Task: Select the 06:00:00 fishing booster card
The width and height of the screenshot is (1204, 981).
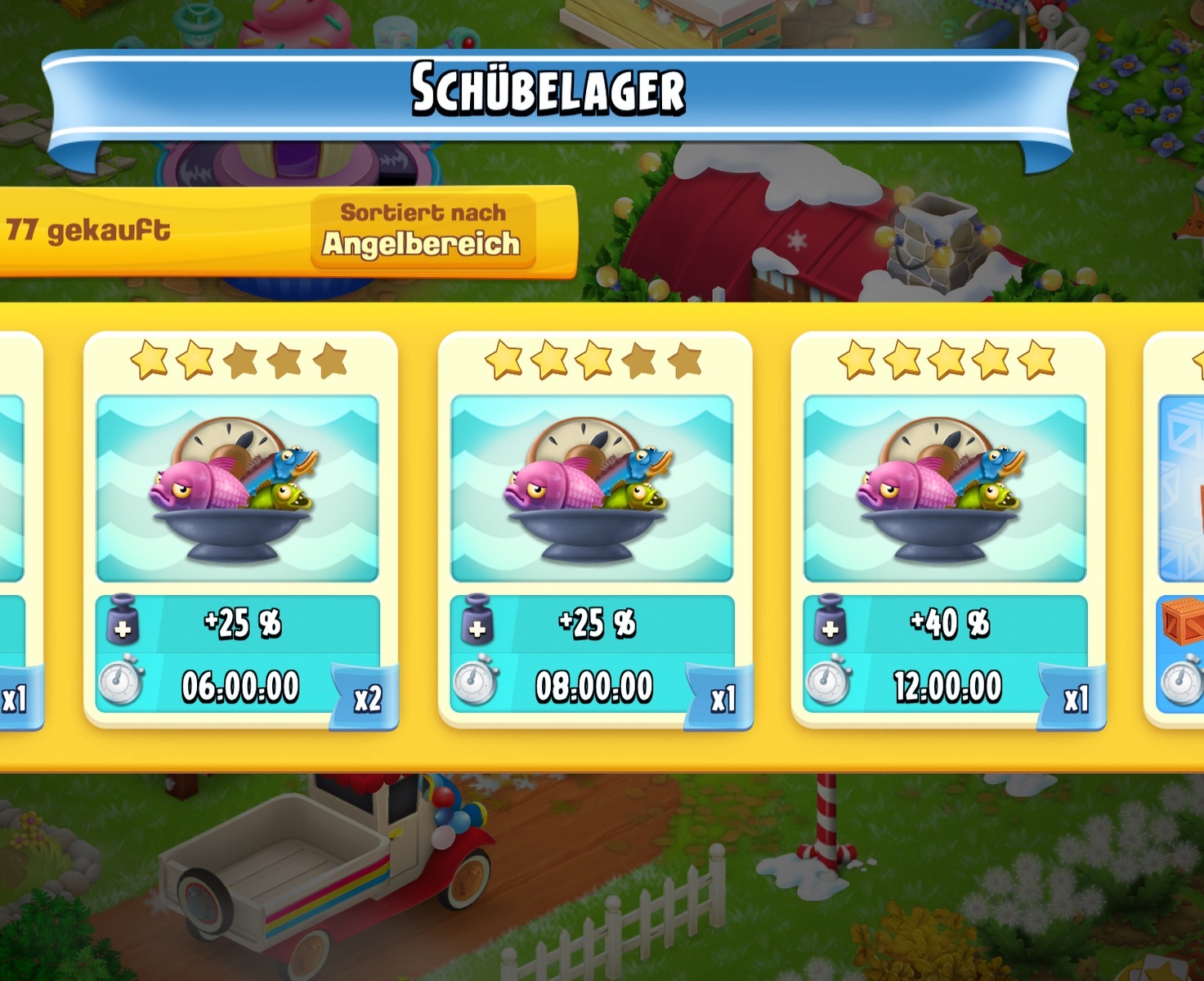Action: tap(239, 530)
